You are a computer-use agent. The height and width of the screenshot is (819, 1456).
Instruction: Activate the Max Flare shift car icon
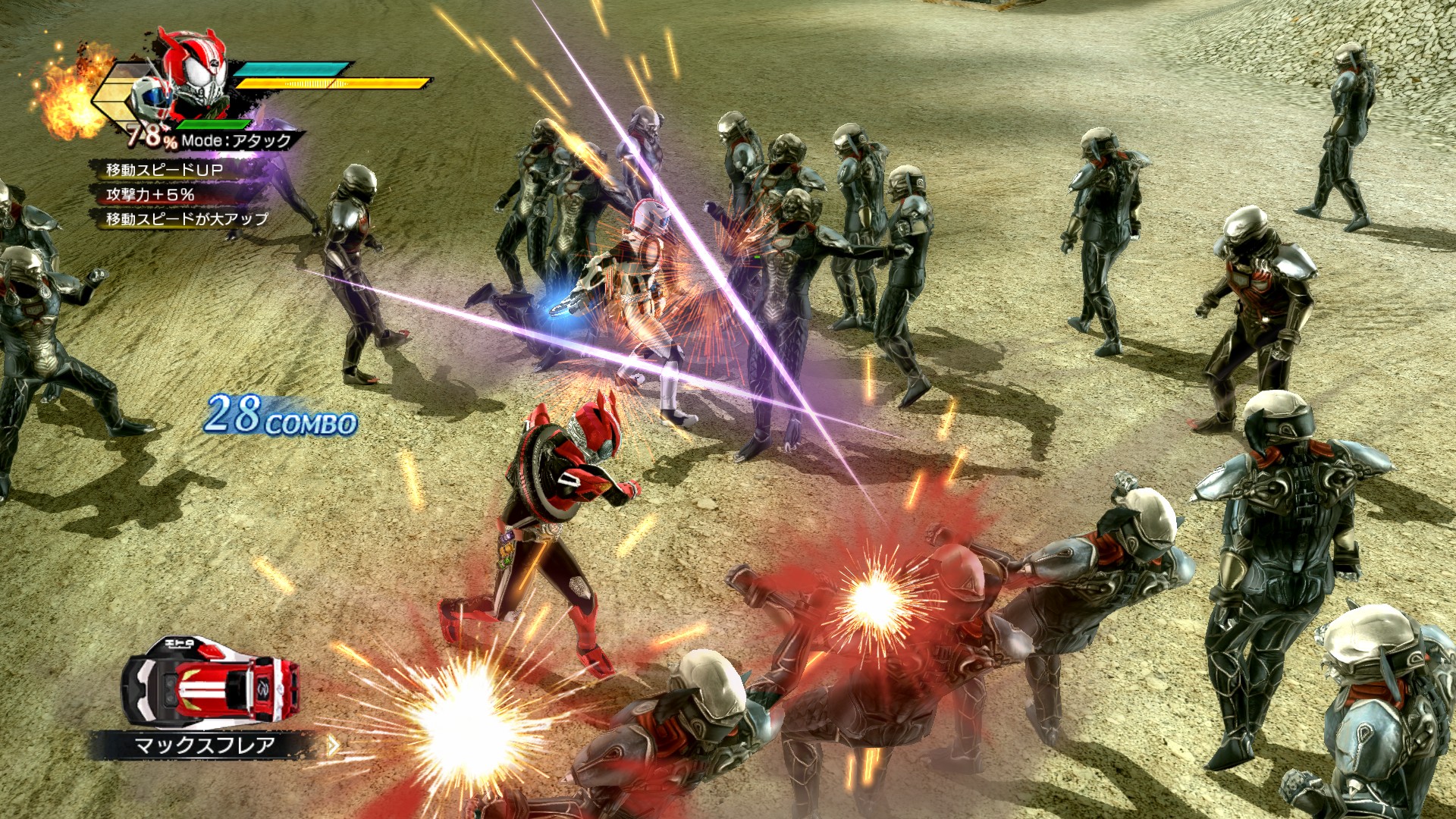pyautogui.click(x=210, y=681)
